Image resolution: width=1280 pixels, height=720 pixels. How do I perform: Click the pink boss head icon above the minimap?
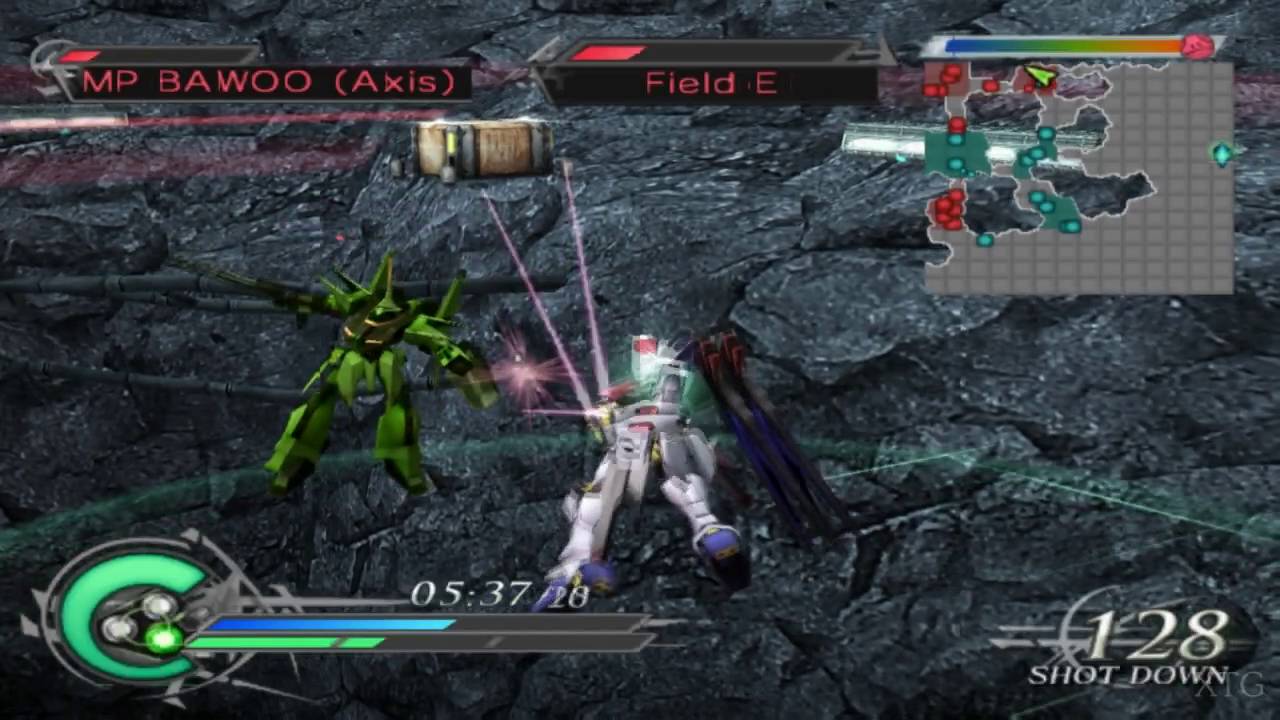pyautogui.click(x=1199, y=48)
